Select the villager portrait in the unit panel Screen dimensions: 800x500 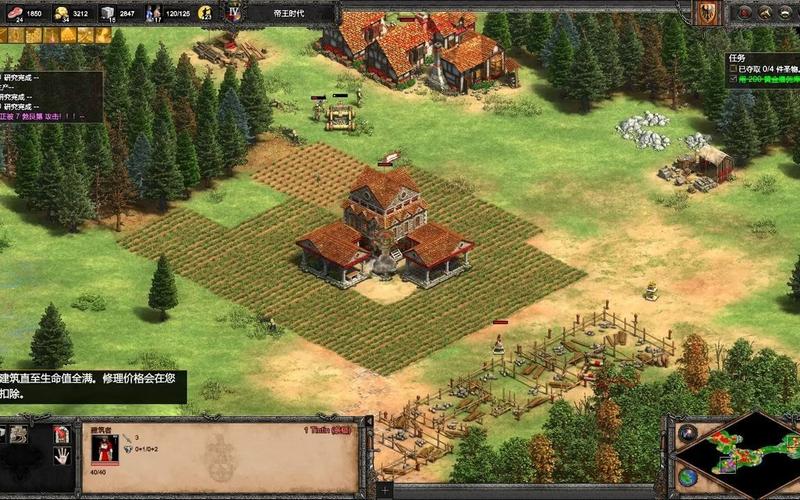(104, 448)
